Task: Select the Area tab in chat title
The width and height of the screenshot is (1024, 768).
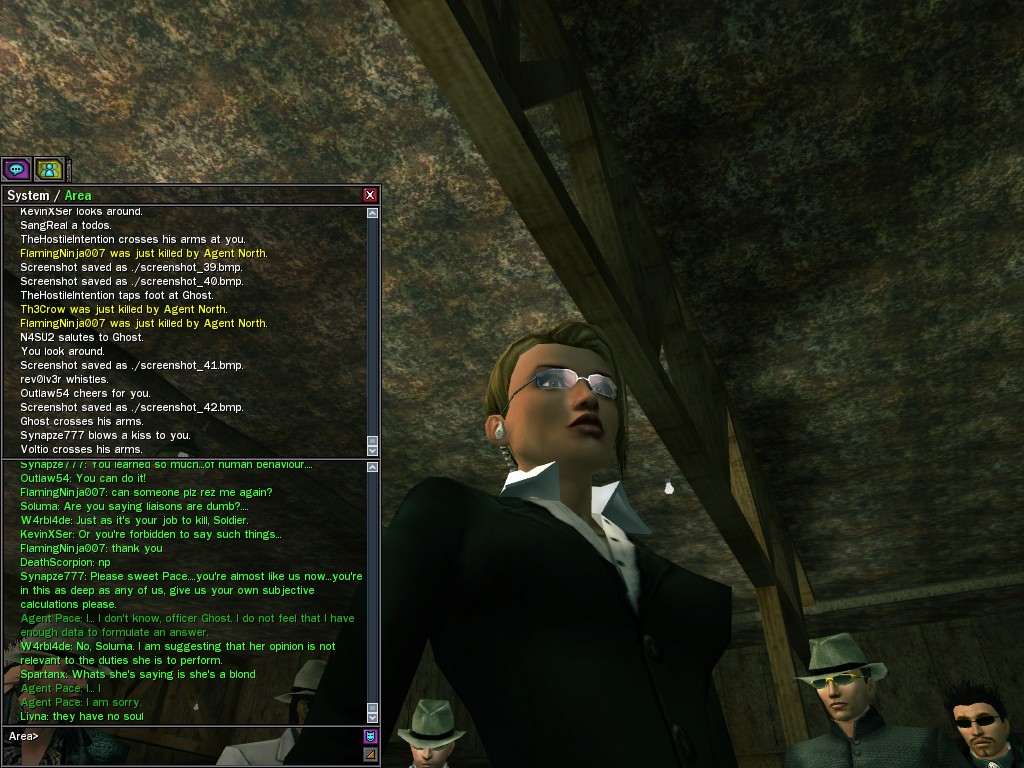Action: click(x=78, y=195)
